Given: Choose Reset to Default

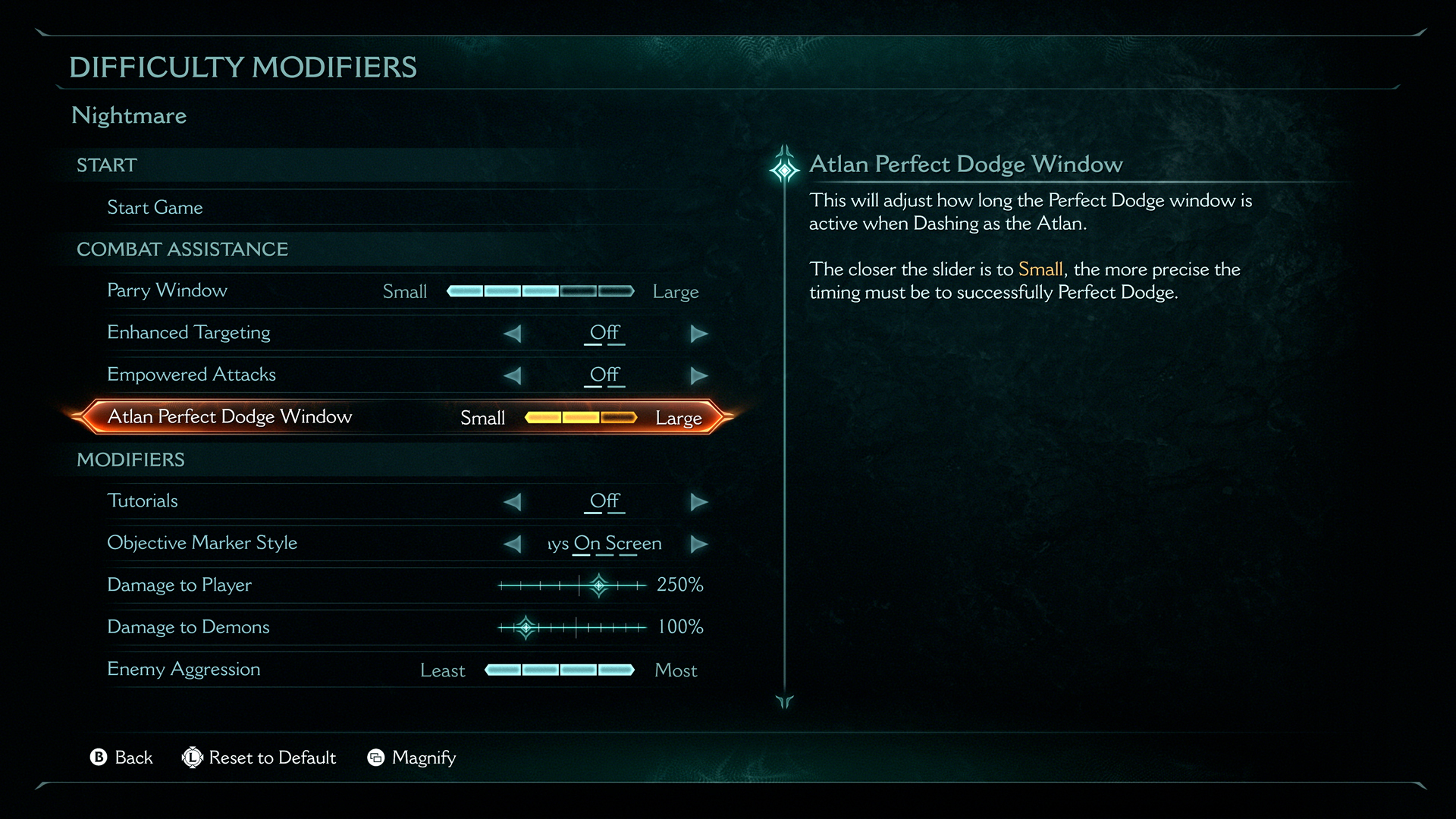Looking at the screenshot, I should (x=259, y=758).
